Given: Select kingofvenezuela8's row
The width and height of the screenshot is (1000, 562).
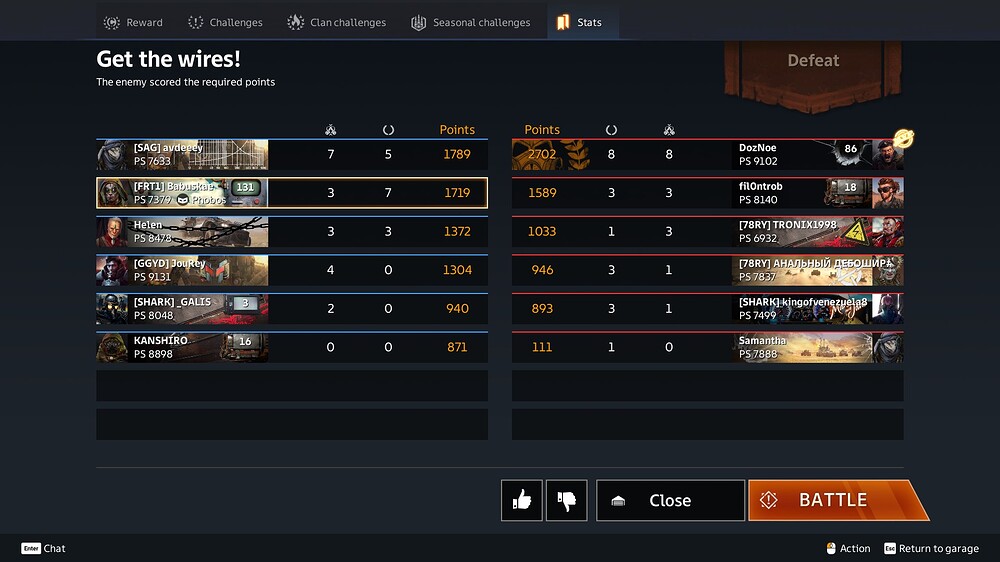Looking at the screenshot, I should pyautogui.click(x=707, y=308).
